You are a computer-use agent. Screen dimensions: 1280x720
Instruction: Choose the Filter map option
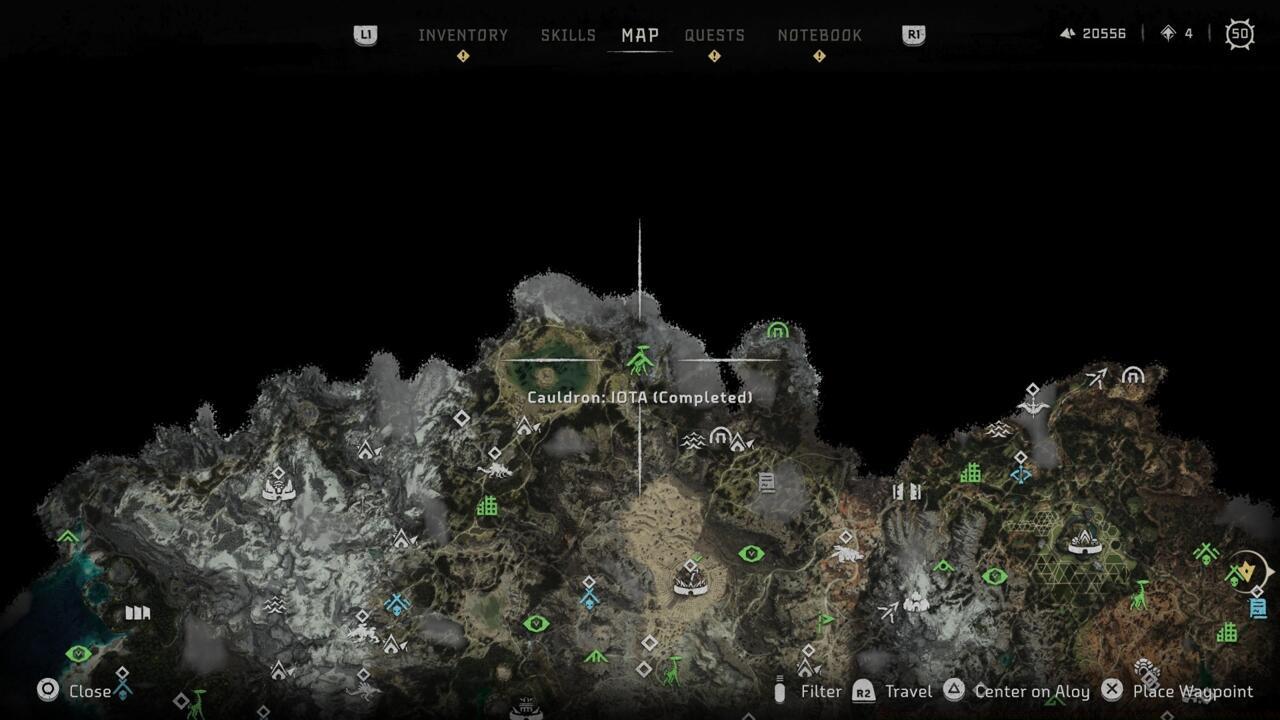pyautogui.click(x=820, y=691)
